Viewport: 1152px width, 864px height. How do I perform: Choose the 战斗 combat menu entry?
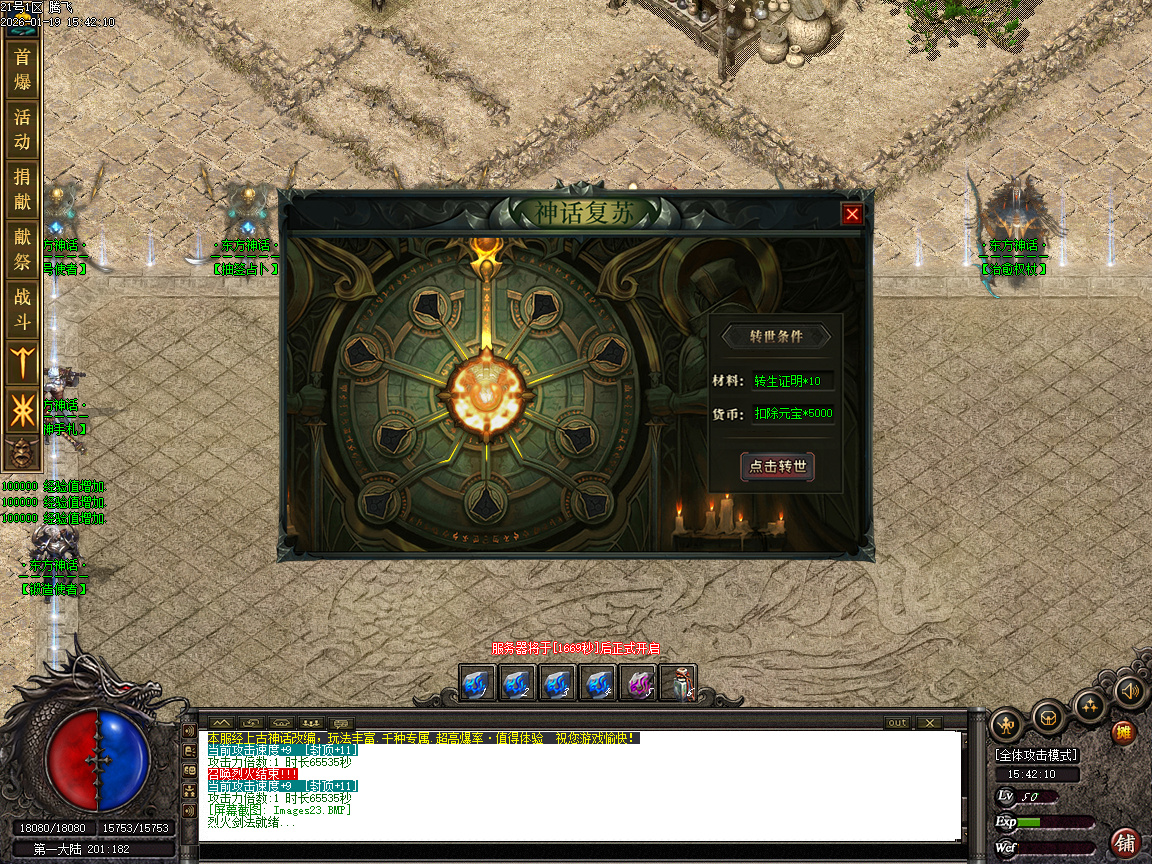click(x=22, y=309)
